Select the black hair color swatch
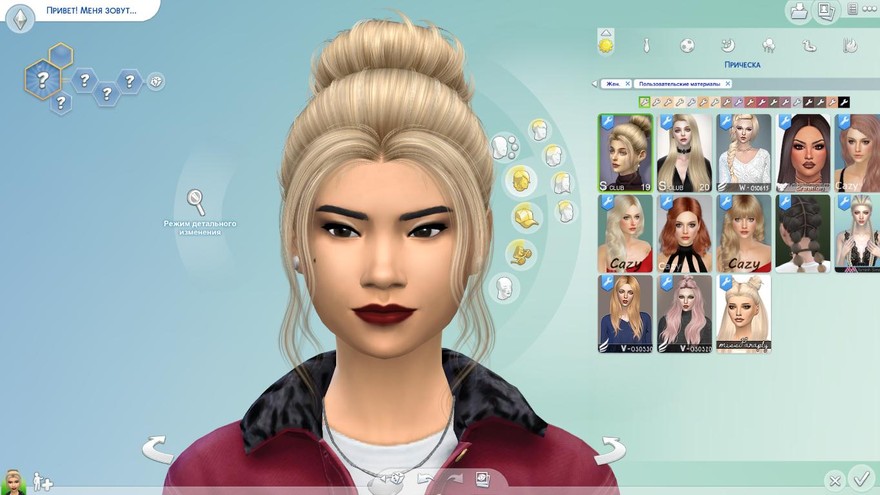The height and width of the screenshot is (495, 880). tap(844, 102)
